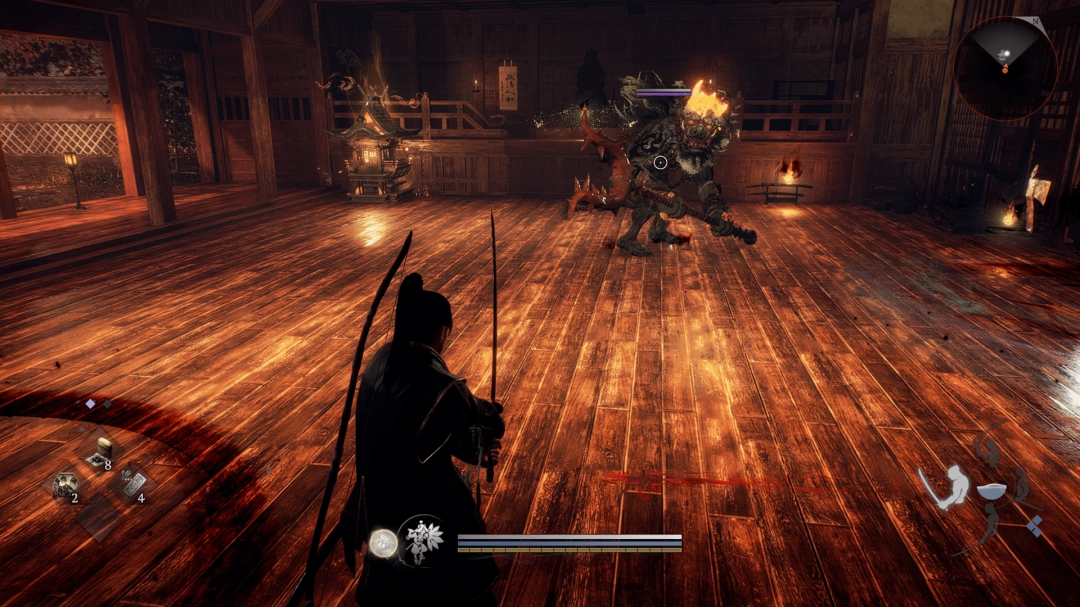Click the glowing soul core orb

pyautogui.click(x=382, y=542)
